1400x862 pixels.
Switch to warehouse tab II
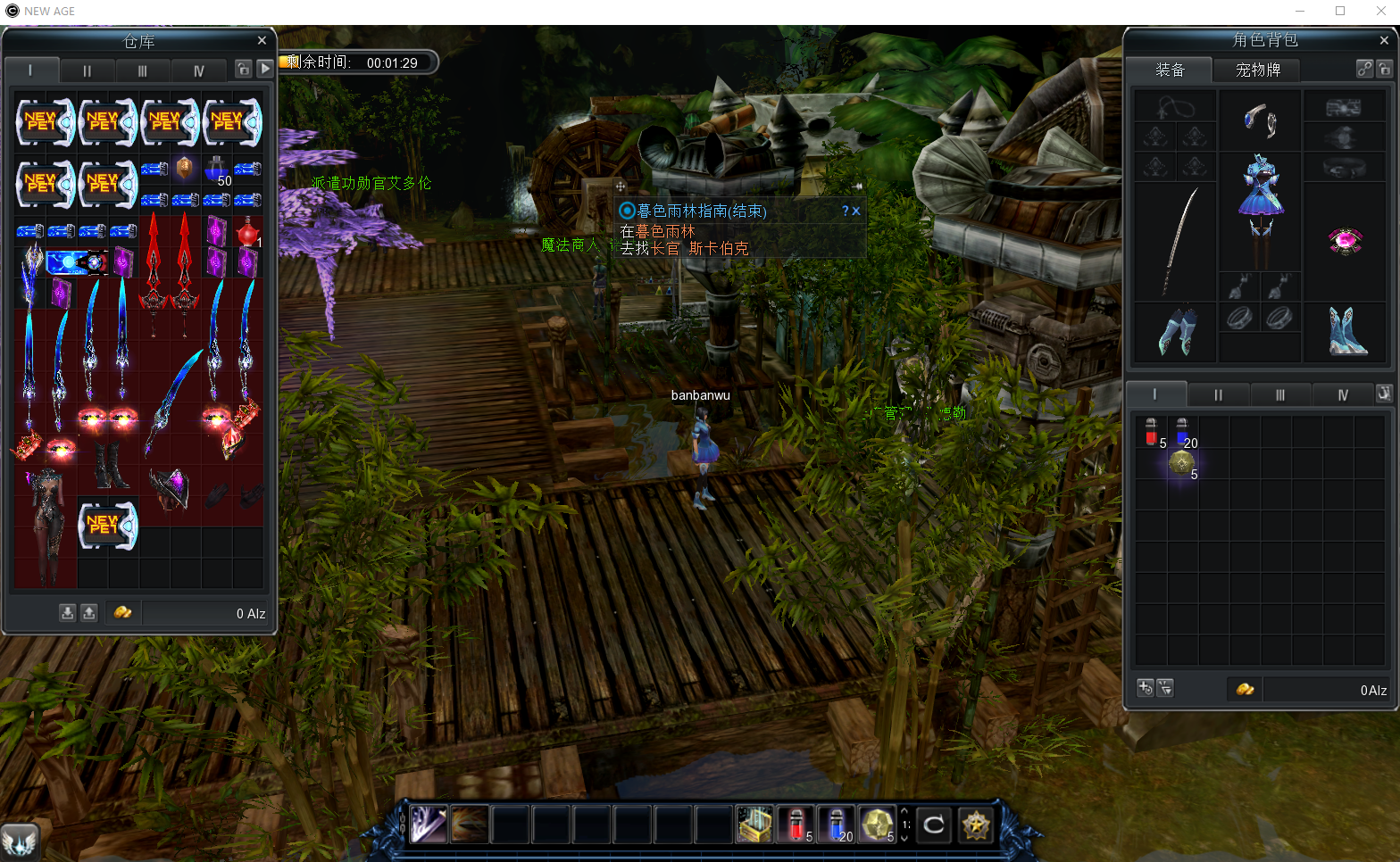tap(87, 70)
